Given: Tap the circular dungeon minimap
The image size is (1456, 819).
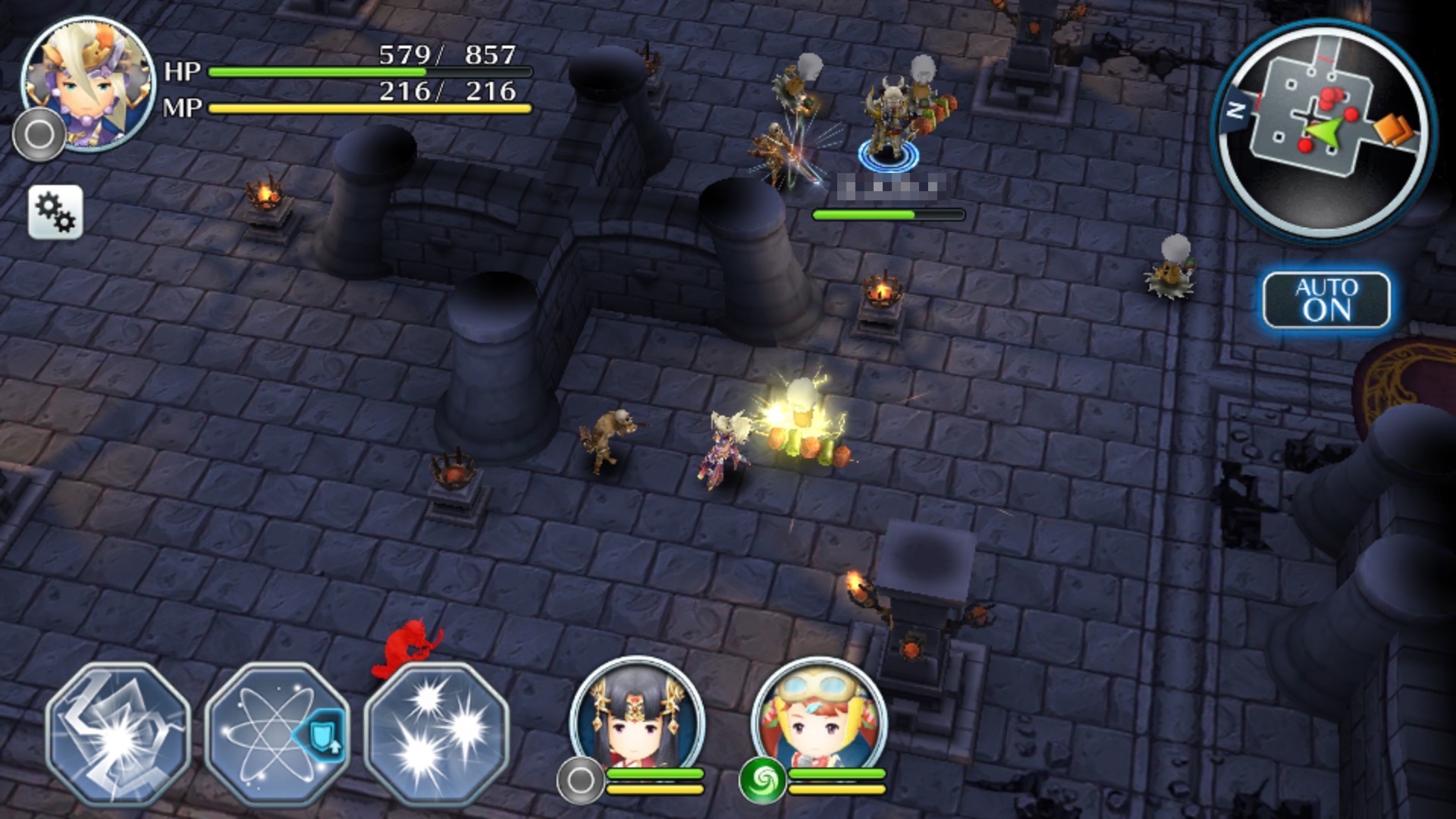Looking at the screenshot, I should (x=1323, y=129).
